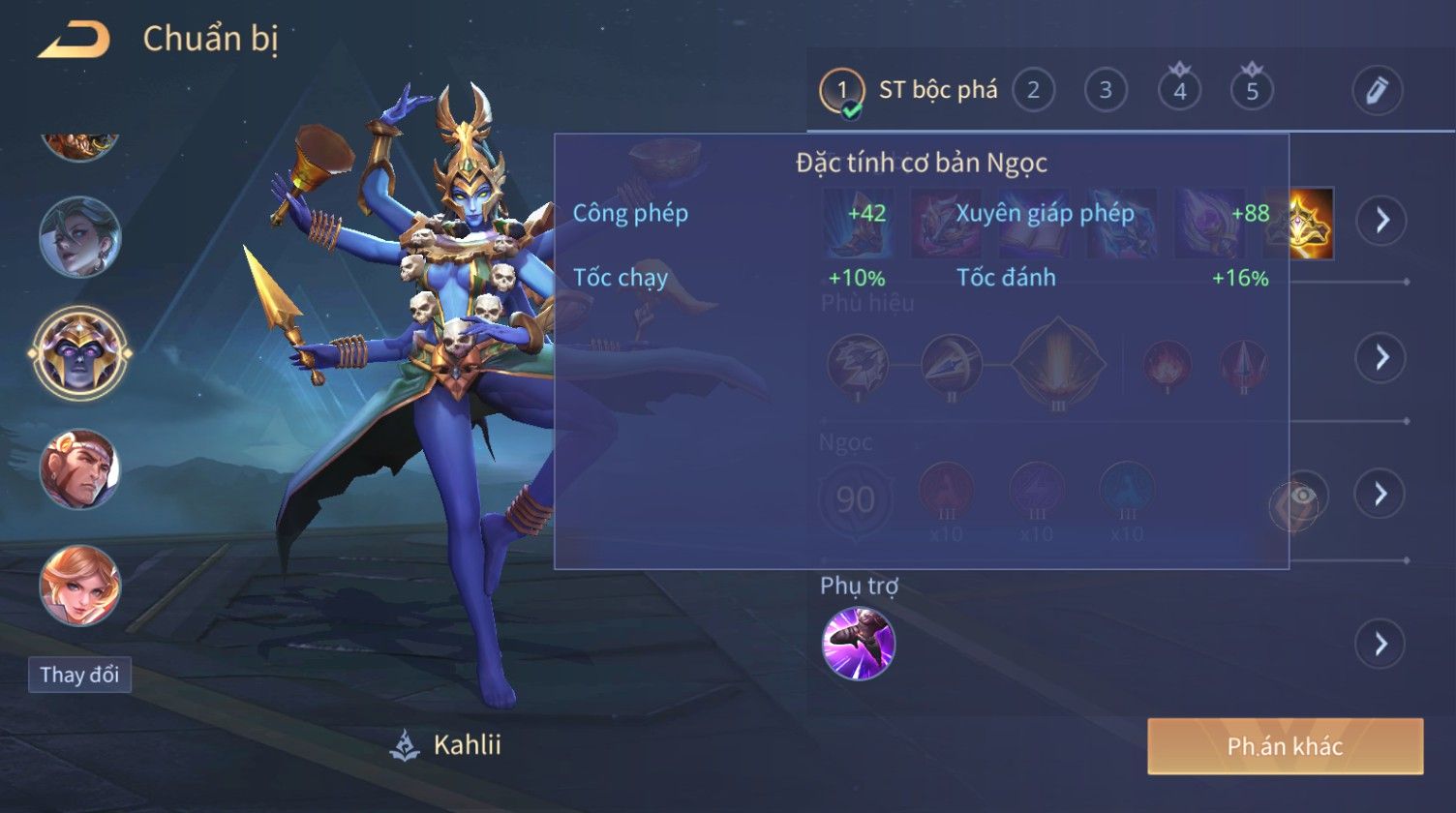Image resolution: width=1456 pixels, height=813 pixels.
Task: Switch to loadout slot 3
Action: pyautogui.click(x=1105, y=91)
